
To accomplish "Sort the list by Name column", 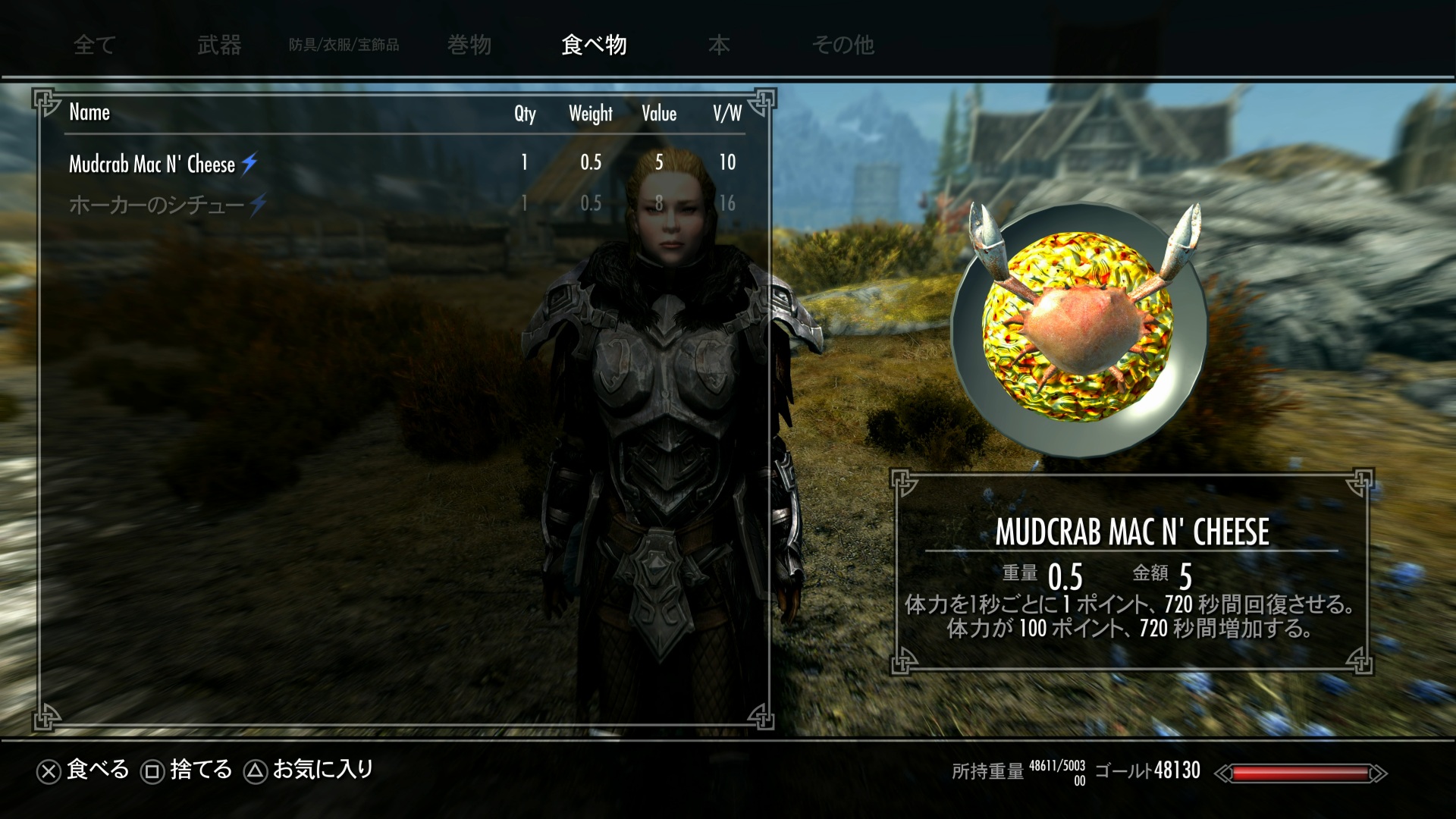I will [89, 113].
